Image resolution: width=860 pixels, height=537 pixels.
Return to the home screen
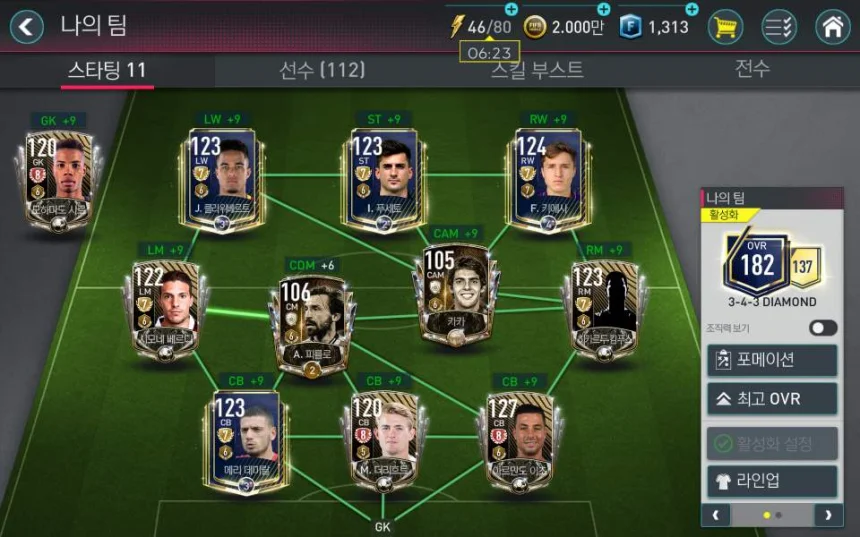(x=832, y=27)
